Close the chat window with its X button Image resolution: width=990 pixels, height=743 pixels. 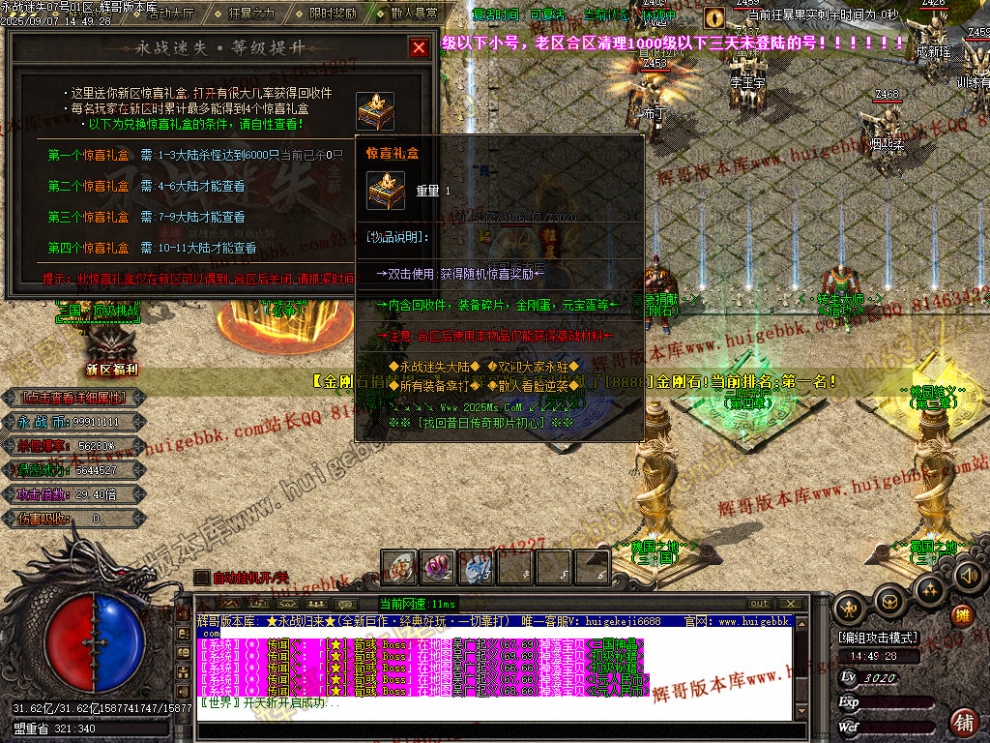coord(793,603)
